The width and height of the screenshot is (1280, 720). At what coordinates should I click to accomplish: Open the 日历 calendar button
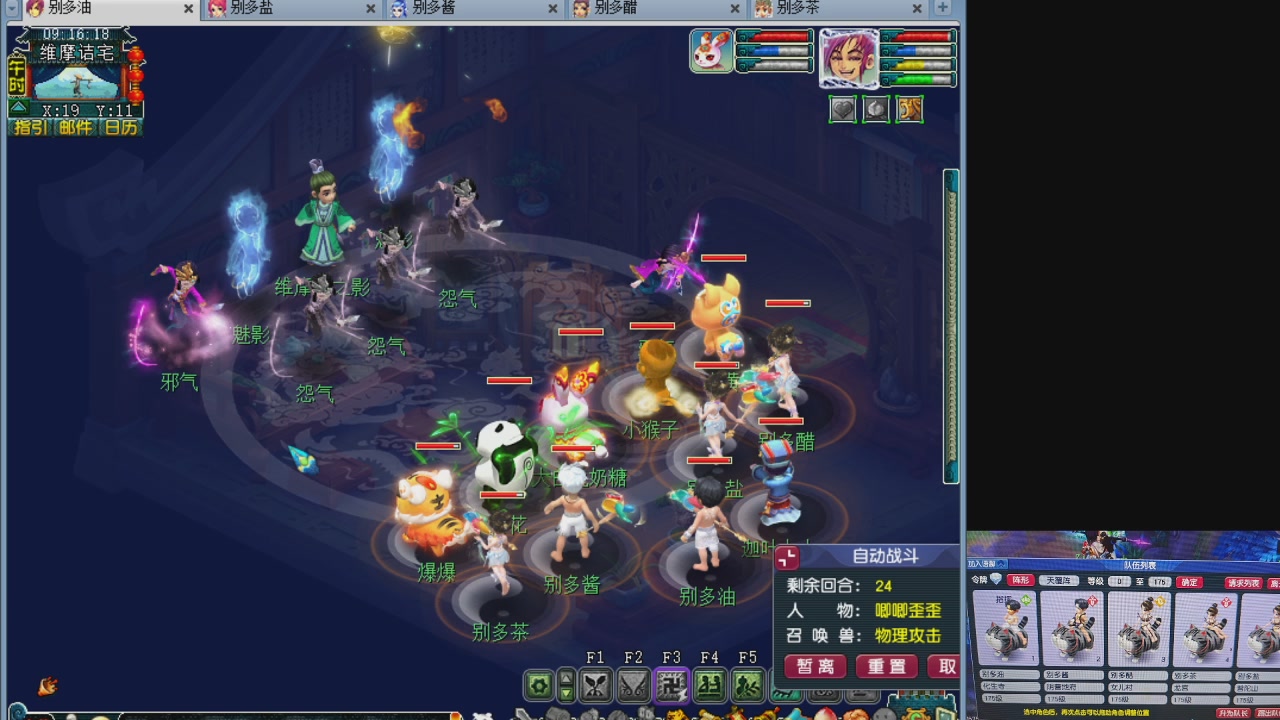(x=121, y=128)
